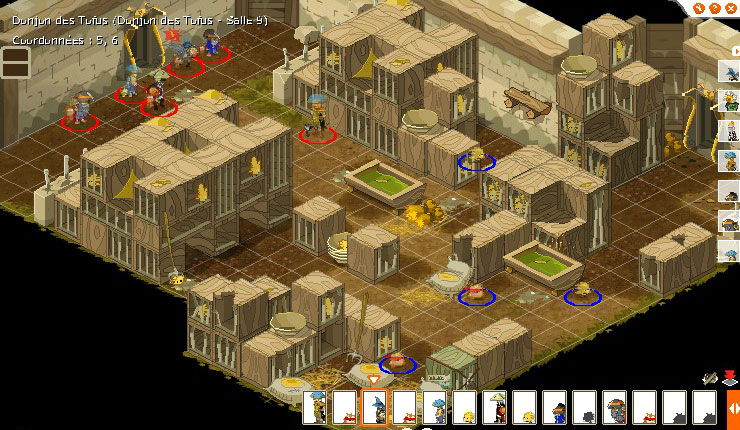Collapse the turn timeline using orange arrow tab

point(733,408)
